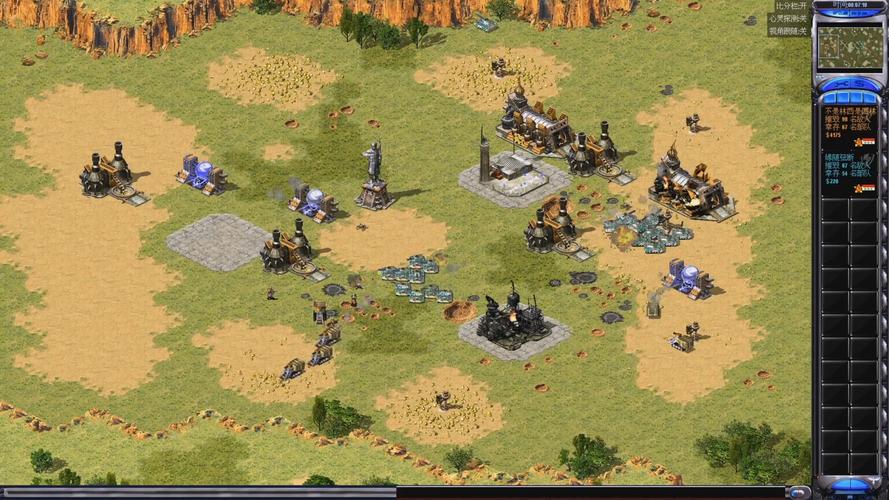The image size is (889, 500).
Task: Toggle the 比分栏 scoreboard option
Action: coord(789,6)
